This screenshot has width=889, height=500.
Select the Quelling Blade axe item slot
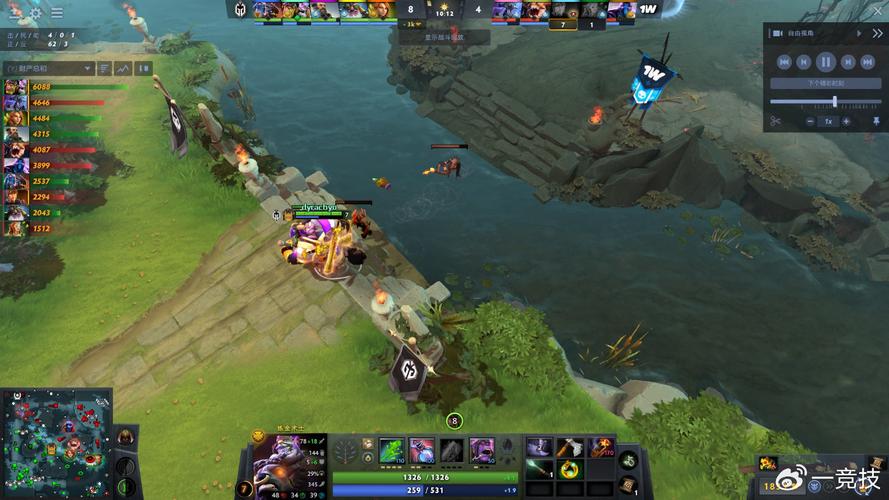(x=570, y=448)
